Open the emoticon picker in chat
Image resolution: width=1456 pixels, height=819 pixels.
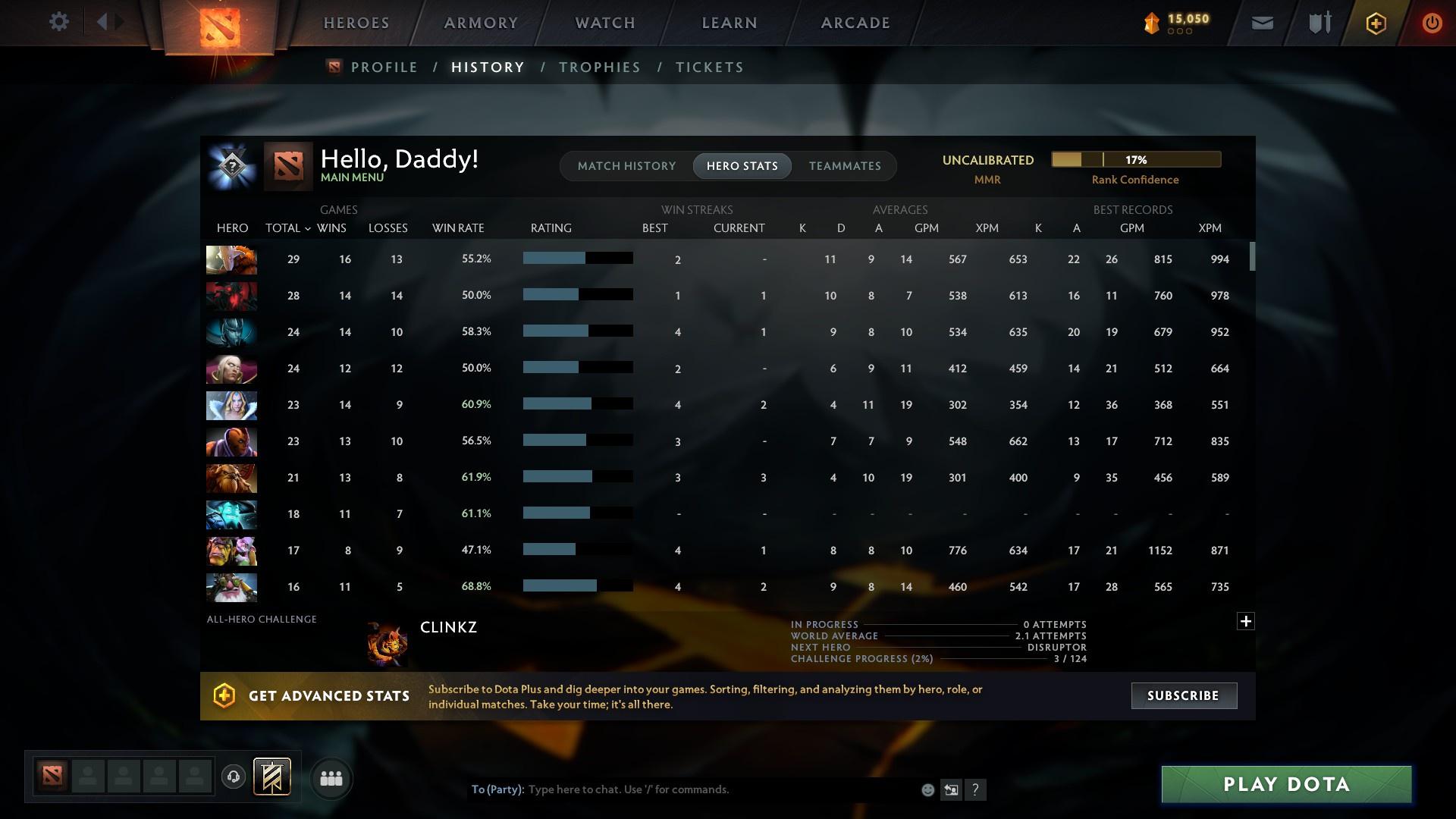(x=927, y=789)
